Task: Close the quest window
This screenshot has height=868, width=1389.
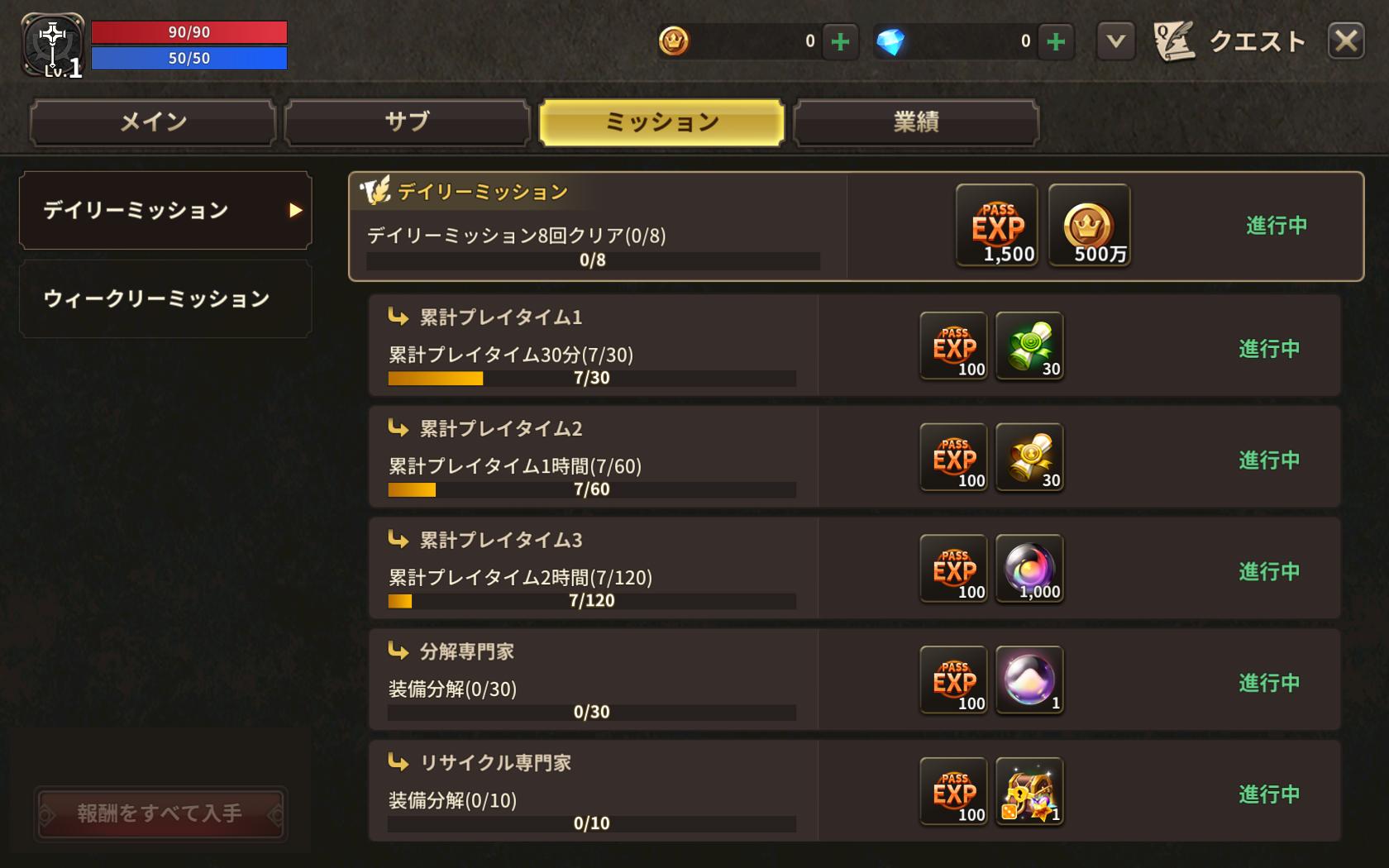Action: 1346,41
